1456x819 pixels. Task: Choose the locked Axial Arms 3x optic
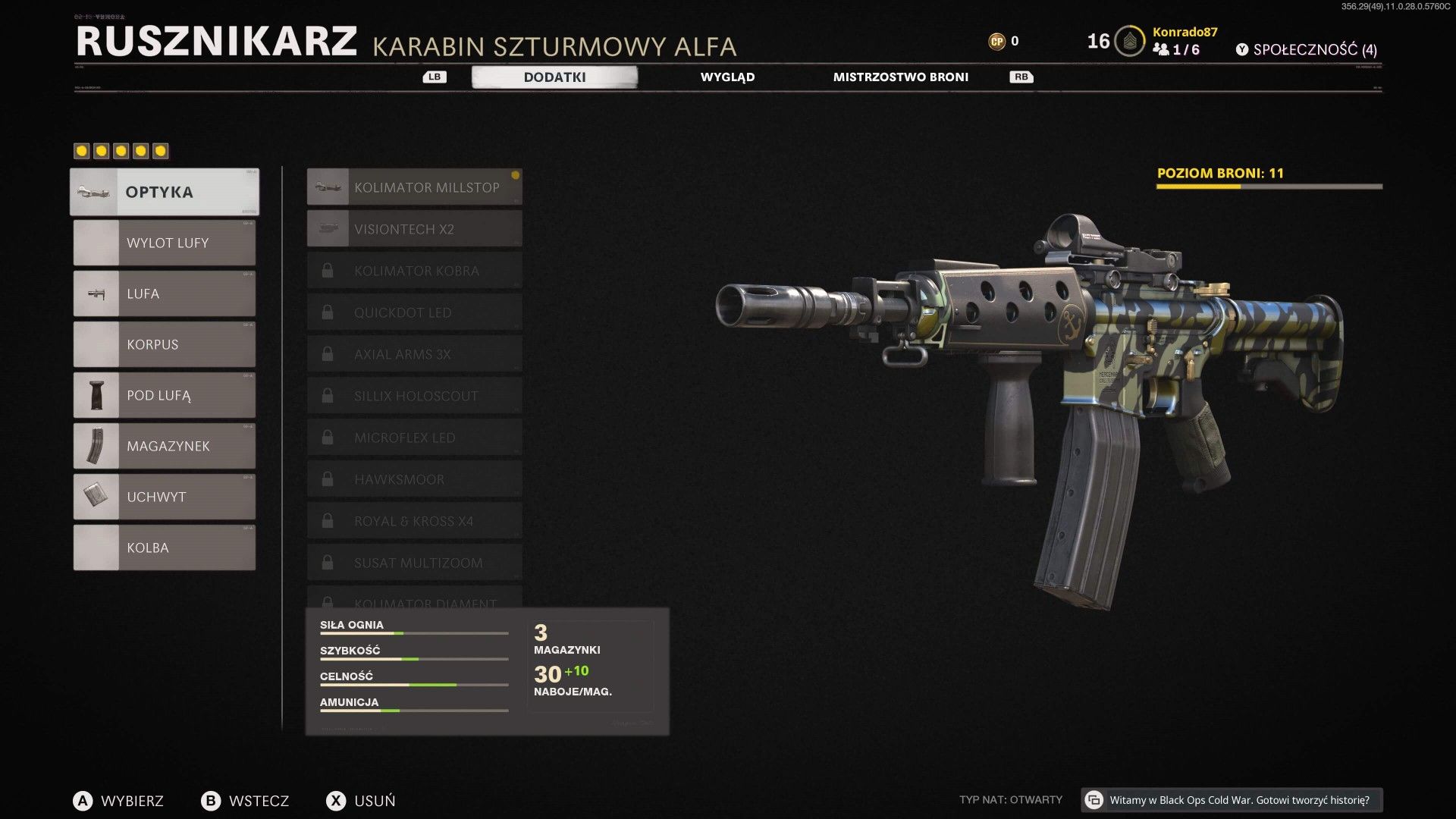pos(414,354)
